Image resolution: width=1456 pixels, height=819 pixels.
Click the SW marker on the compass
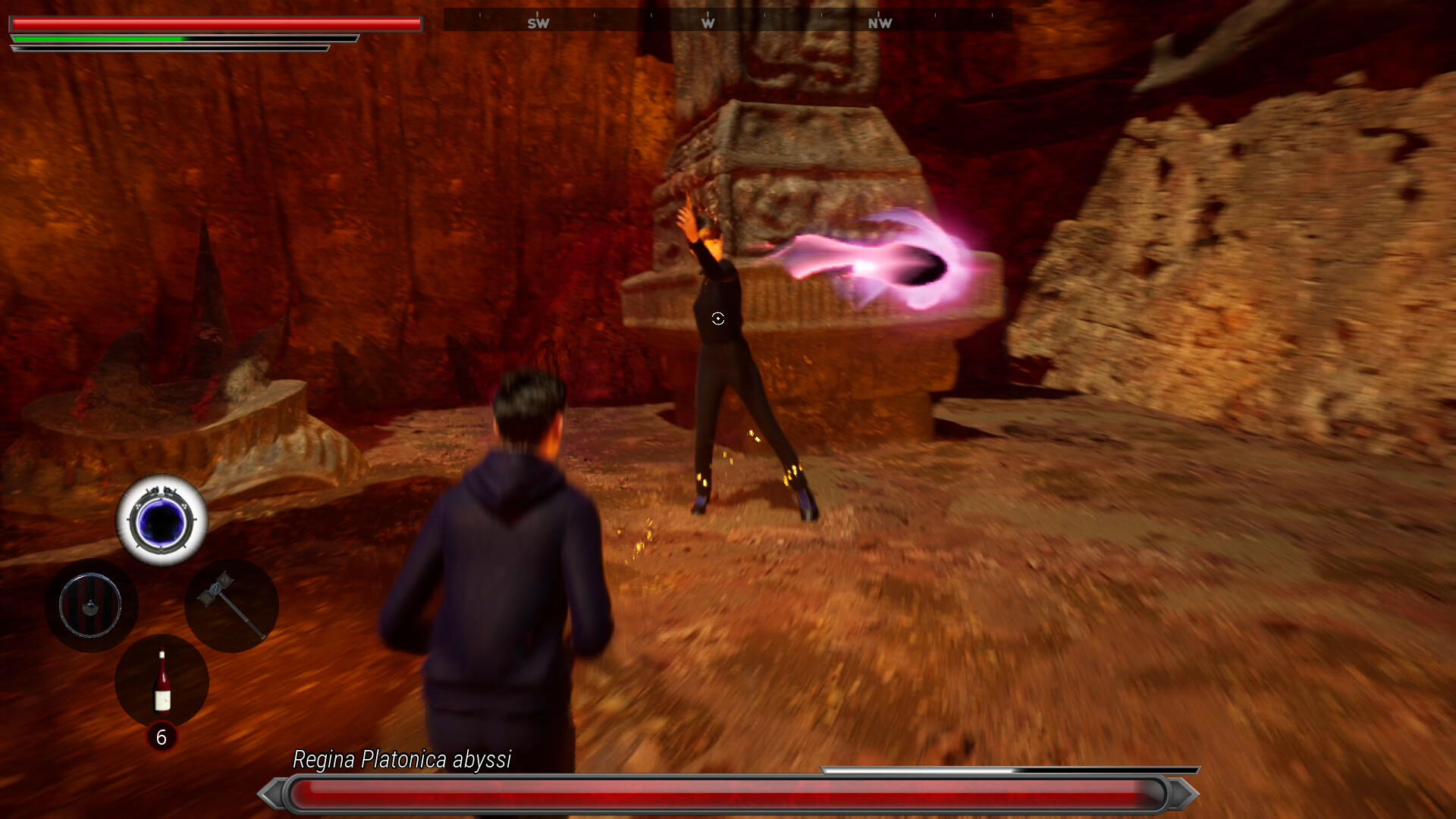[540, 23]
